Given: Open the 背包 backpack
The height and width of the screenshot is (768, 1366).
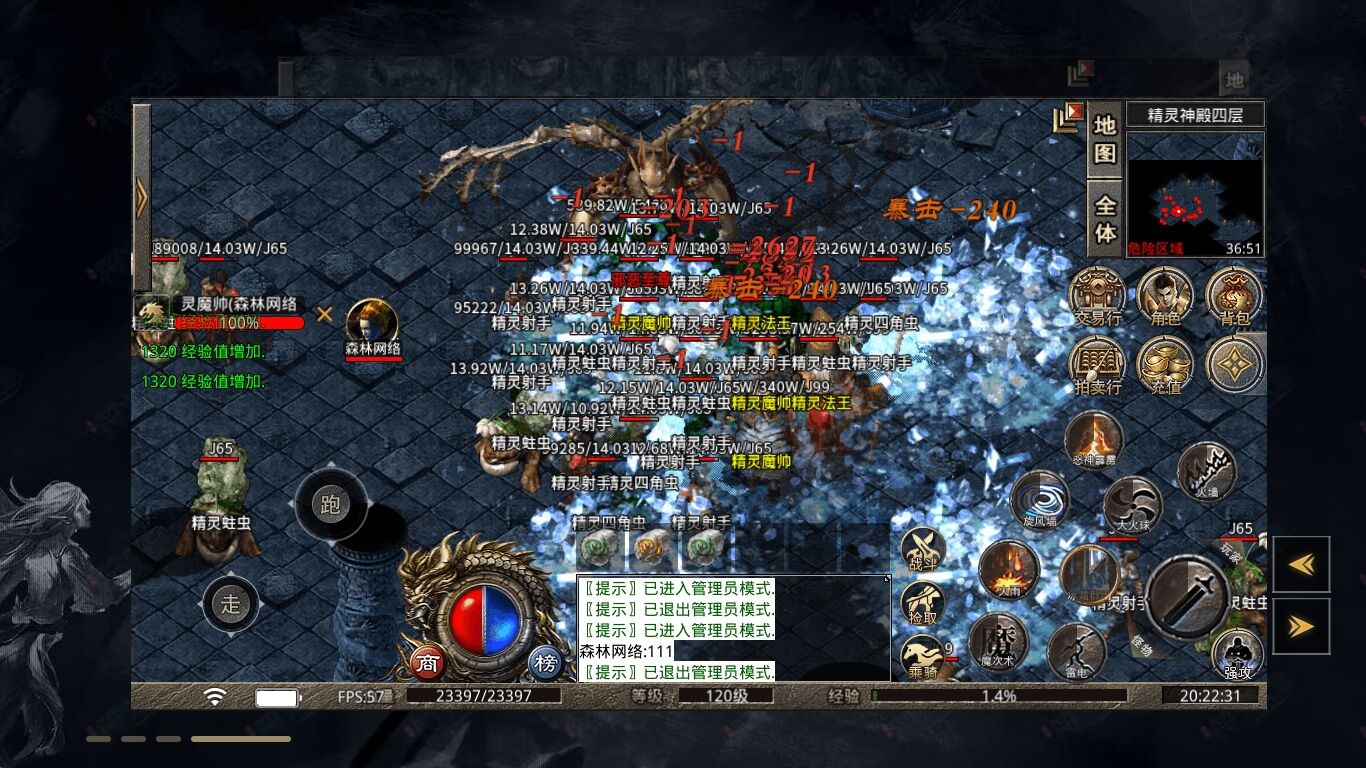Looking at the screenshot, I should click(1233, 296).
